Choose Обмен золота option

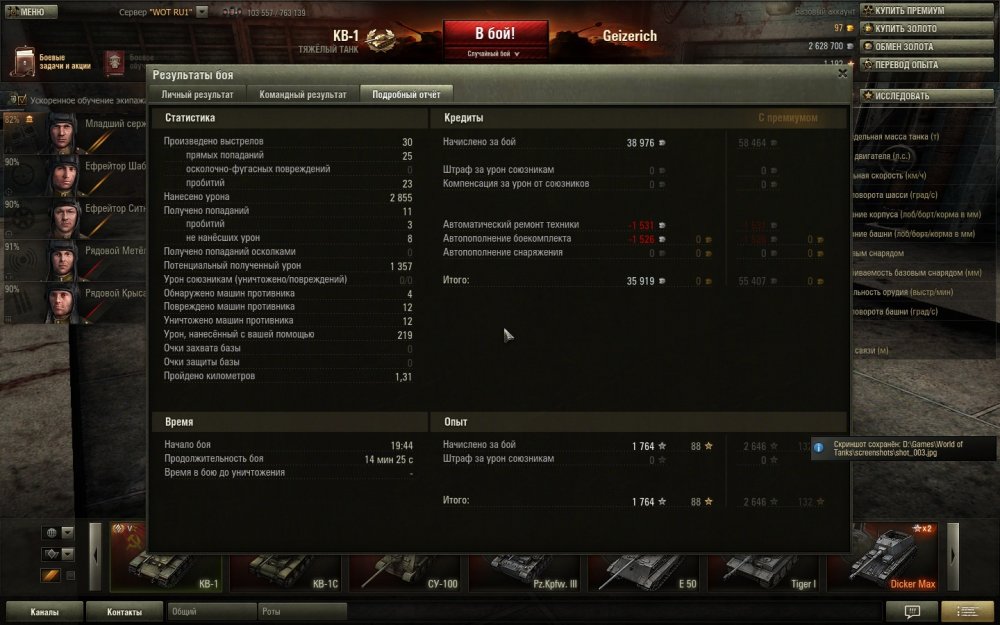(x=908, y=46)
